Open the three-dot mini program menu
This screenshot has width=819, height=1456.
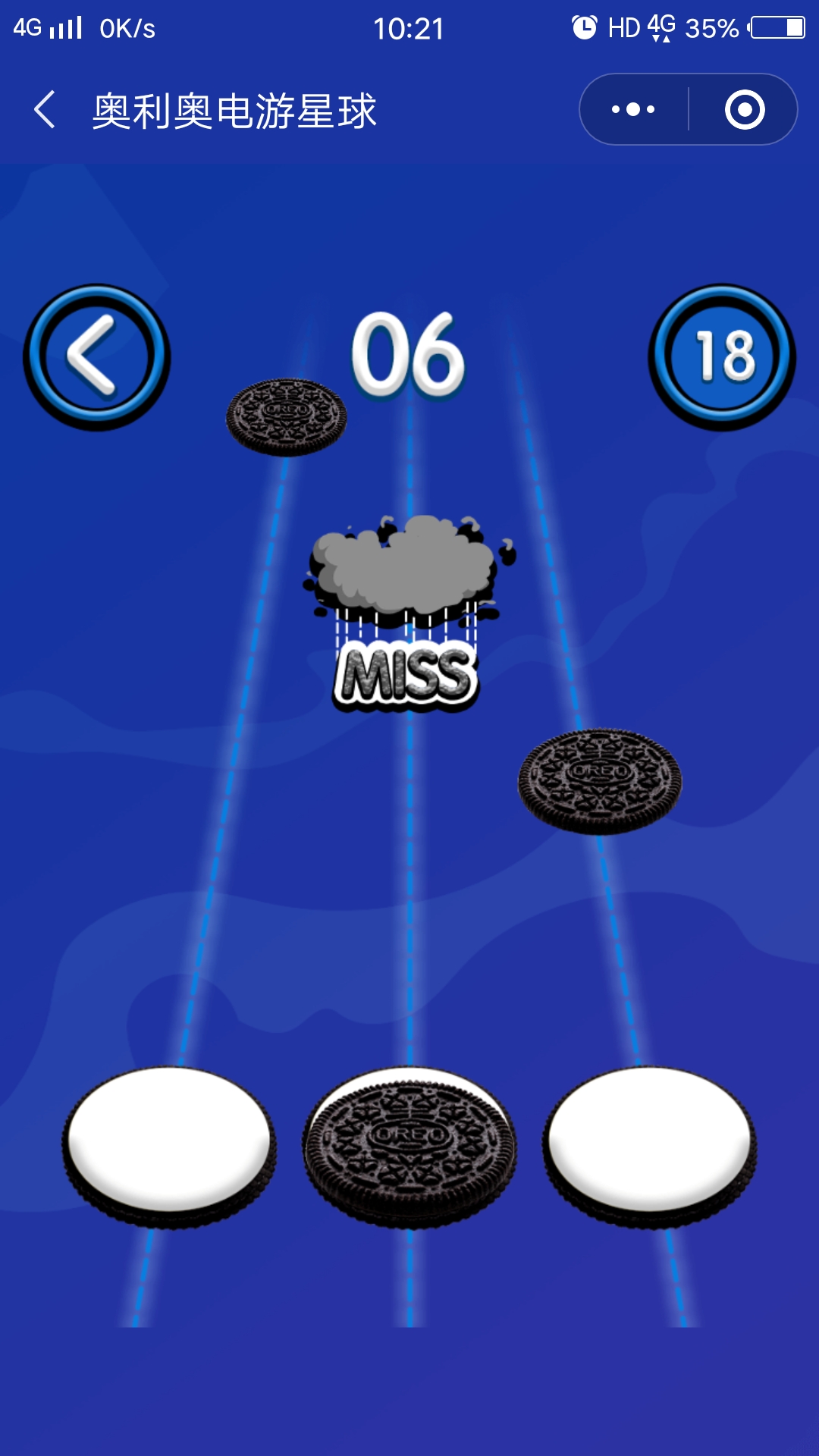[x=634, y=110]
